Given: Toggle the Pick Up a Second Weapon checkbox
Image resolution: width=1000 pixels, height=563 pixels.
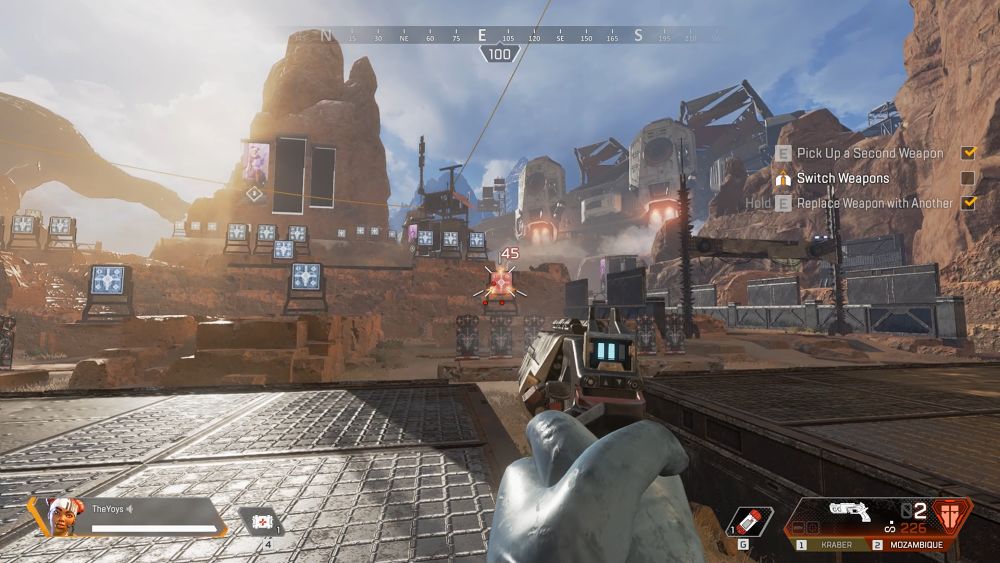Looking at the screenshot, I should [968, 153].
